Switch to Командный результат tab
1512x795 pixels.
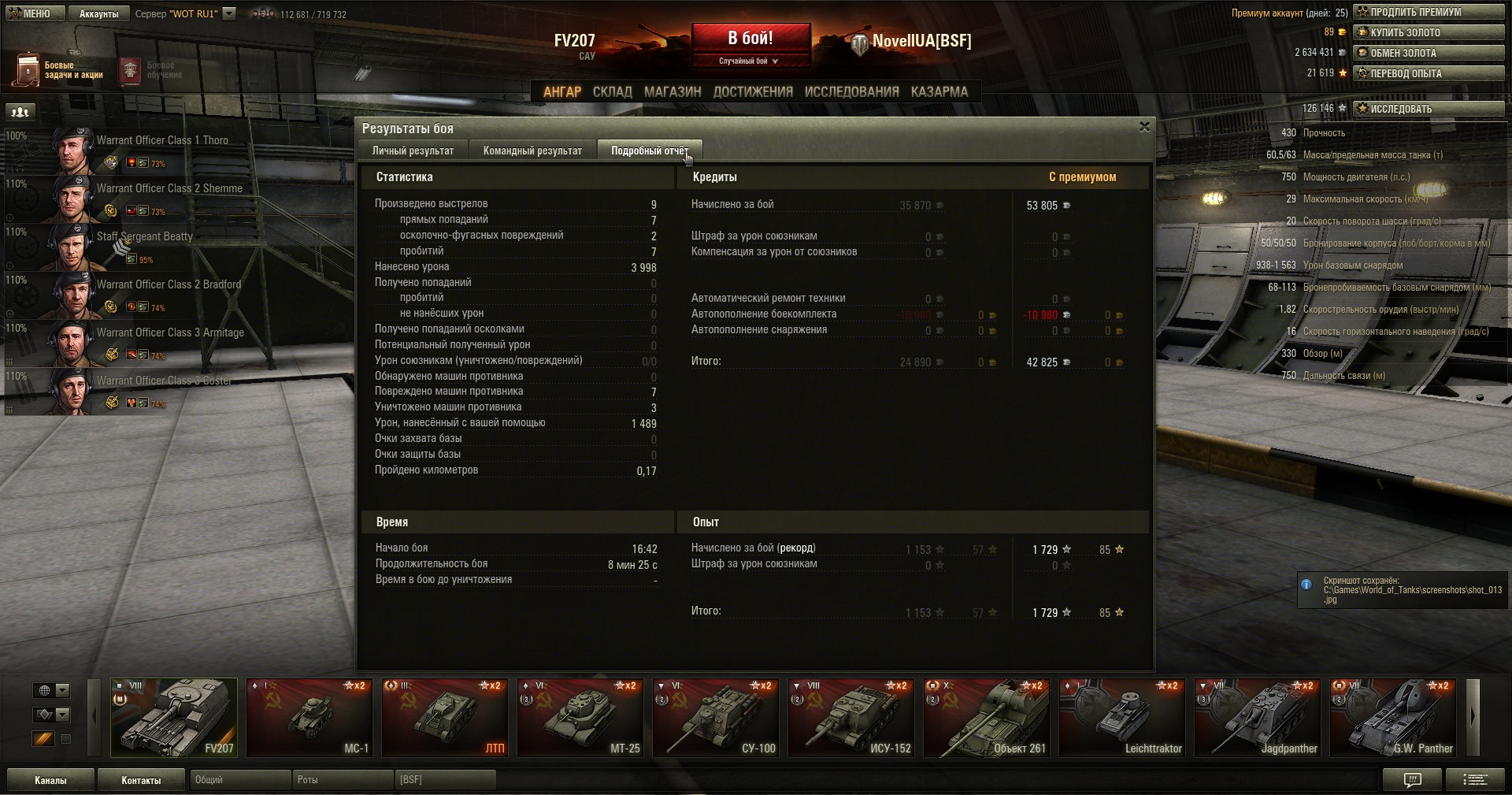532,150
